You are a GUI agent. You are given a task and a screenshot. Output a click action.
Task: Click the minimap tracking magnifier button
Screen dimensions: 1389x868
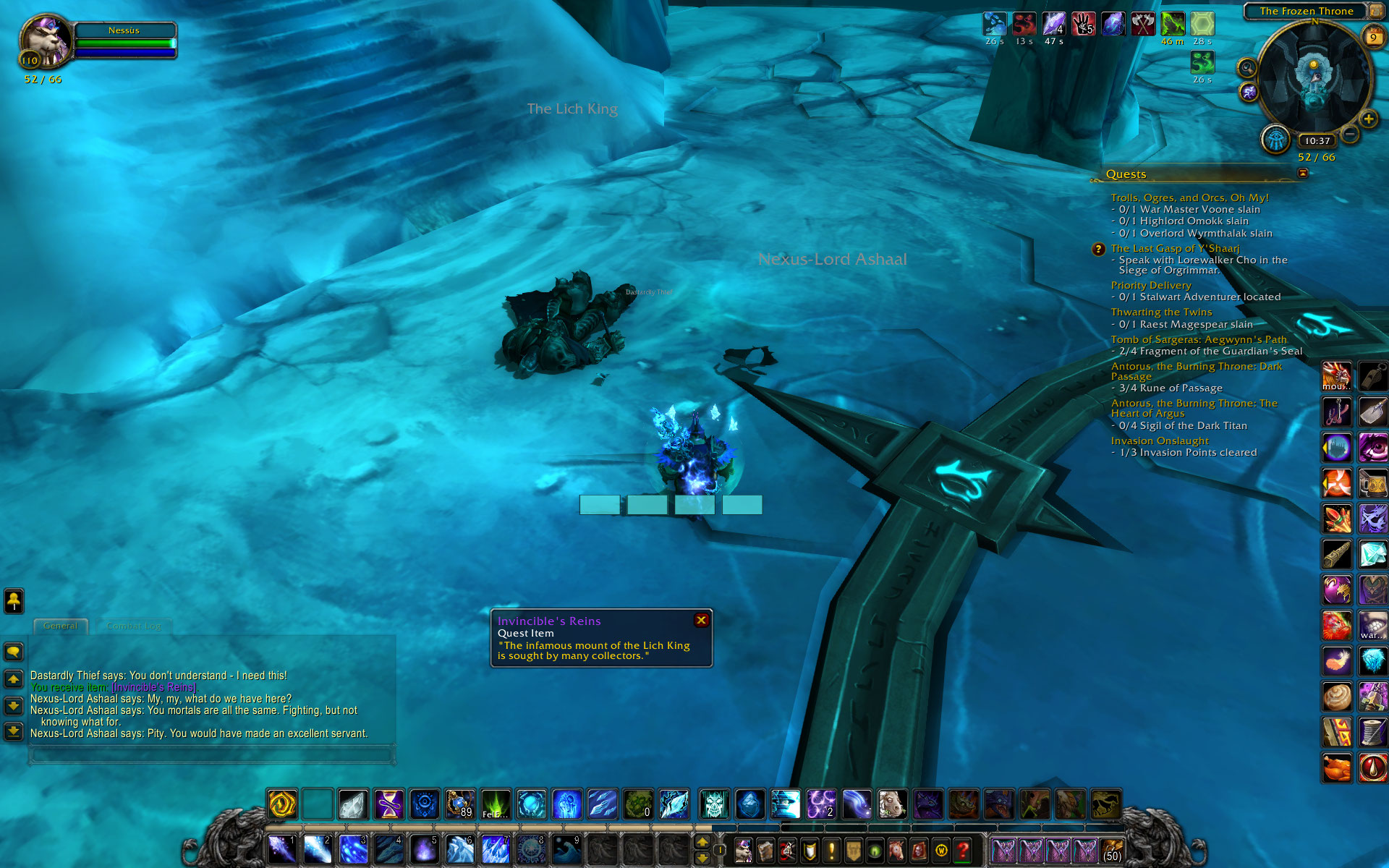1246,69
